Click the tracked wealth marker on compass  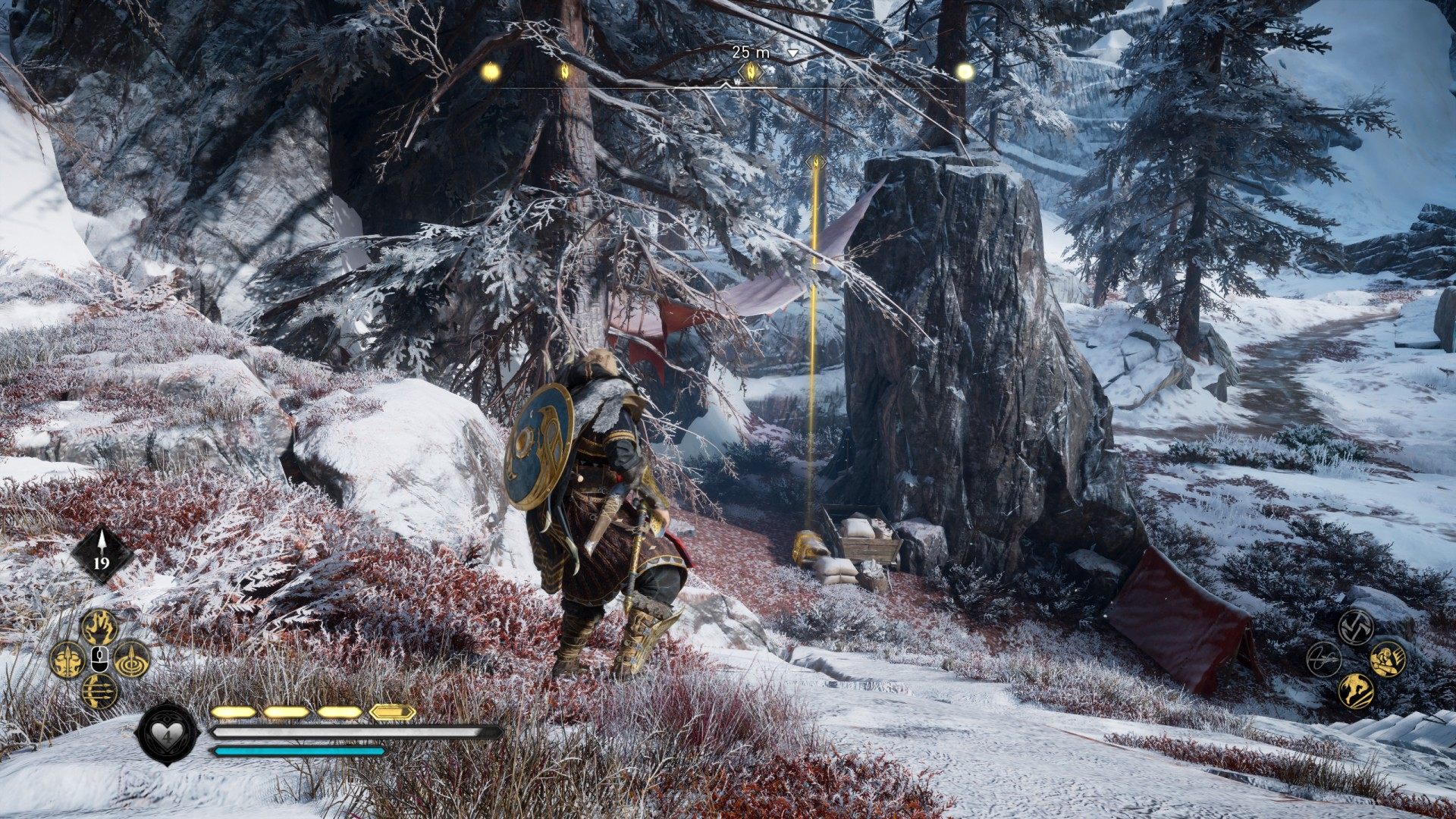[x=751, y=72]
